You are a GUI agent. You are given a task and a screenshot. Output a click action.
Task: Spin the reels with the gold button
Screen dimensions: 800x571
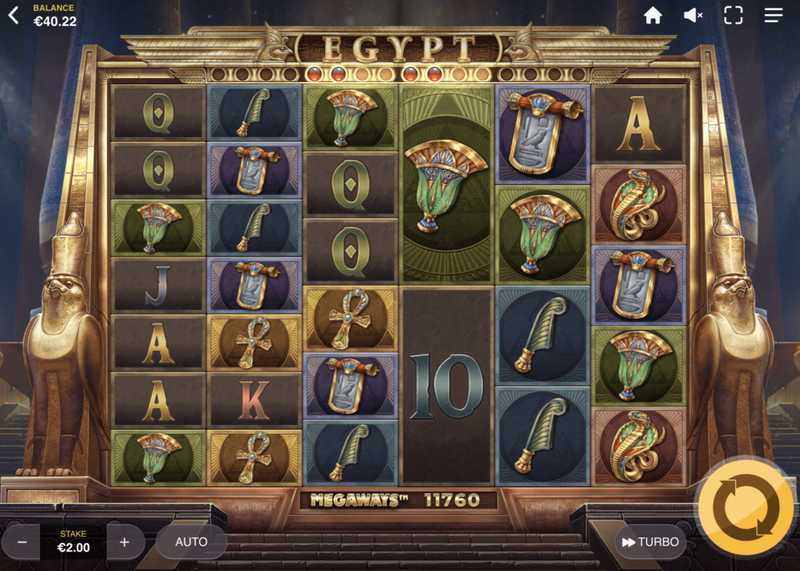pyautogui.click(x=746, y=507)
